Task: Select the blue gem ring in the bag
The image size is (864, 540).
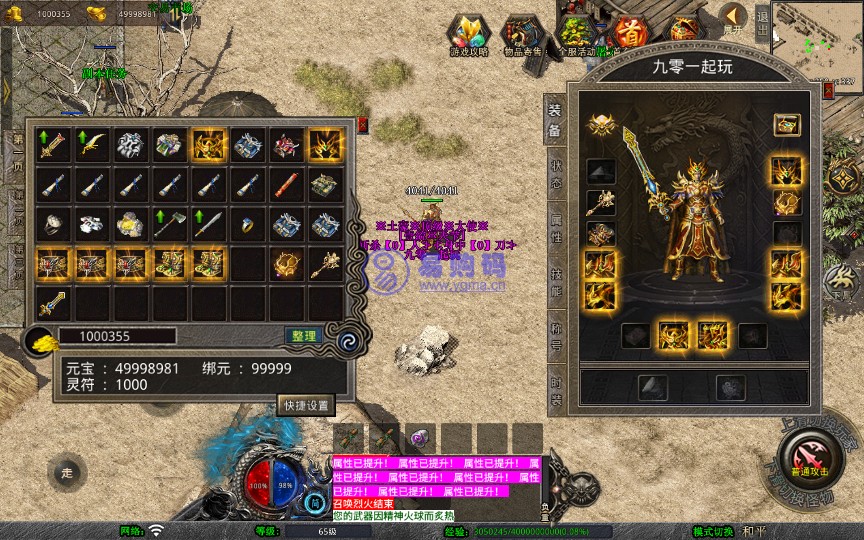Action: (x=248, y=224)
